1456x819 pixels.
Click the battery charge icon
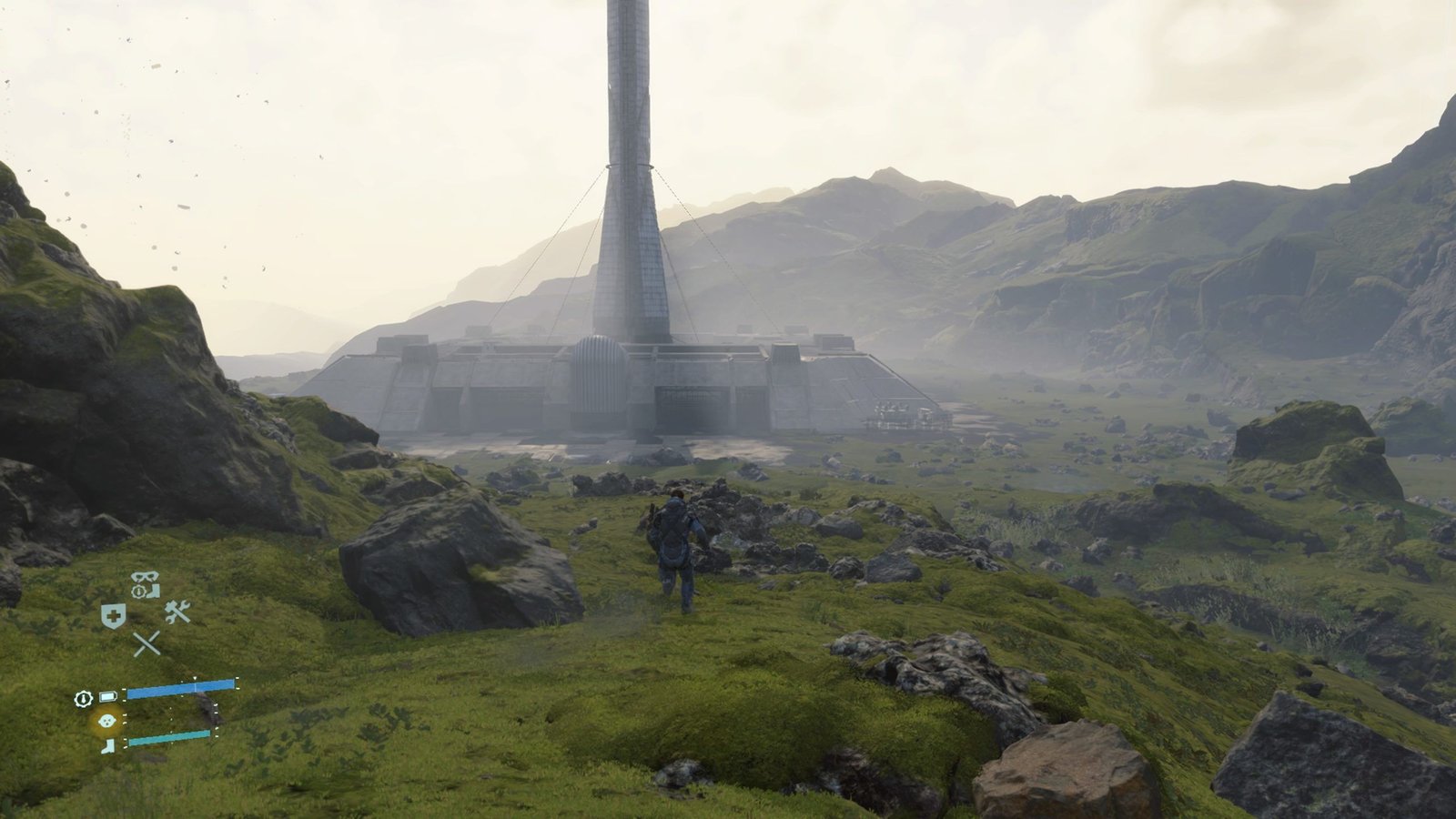click(108, 697)
